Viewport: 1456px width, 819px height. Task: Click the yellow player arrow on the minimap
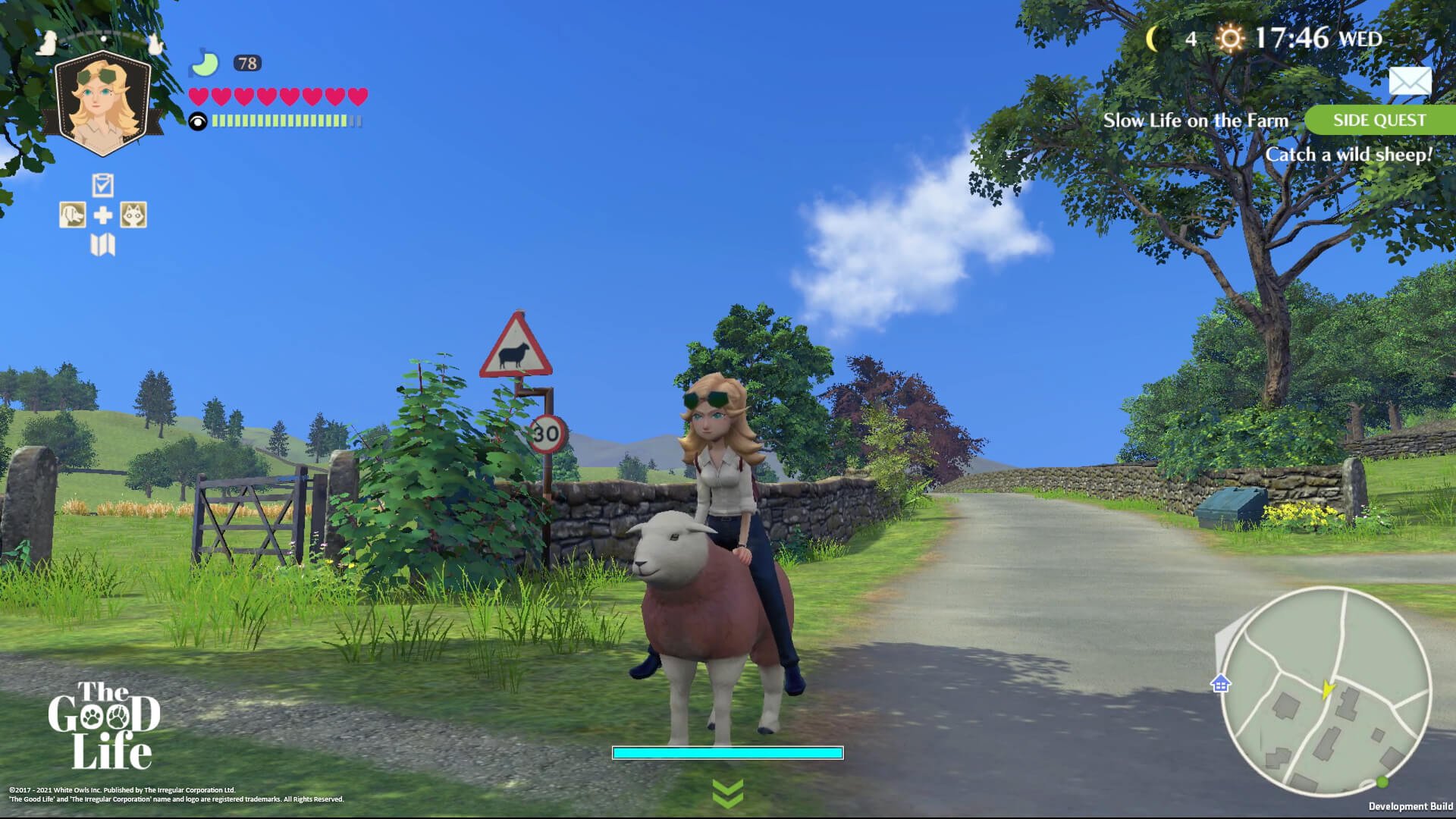pyautogui.click(x=1329, y=688)
